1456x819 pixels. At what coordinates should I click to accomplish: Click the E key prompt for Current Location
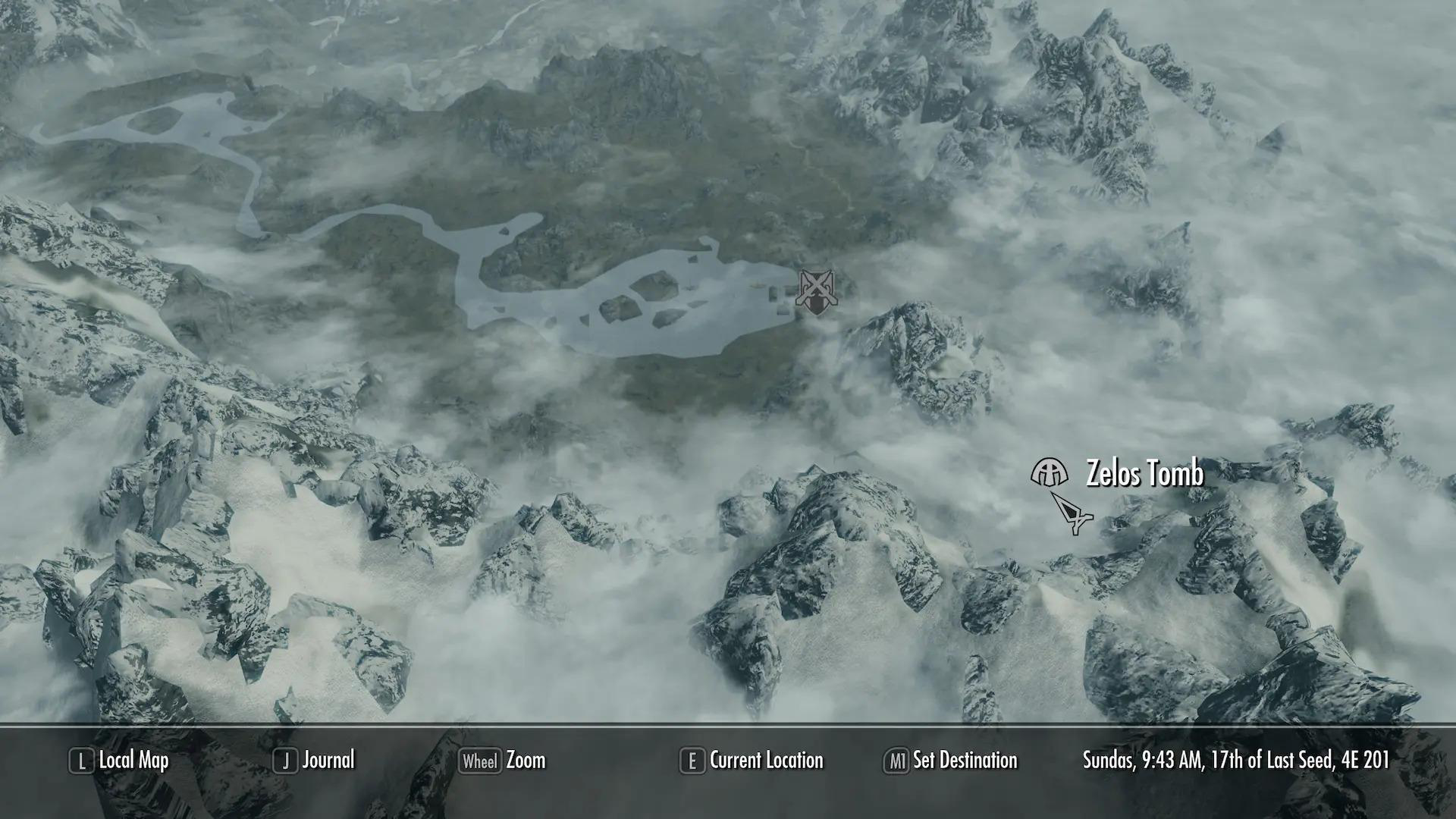[x=692, y=761]
